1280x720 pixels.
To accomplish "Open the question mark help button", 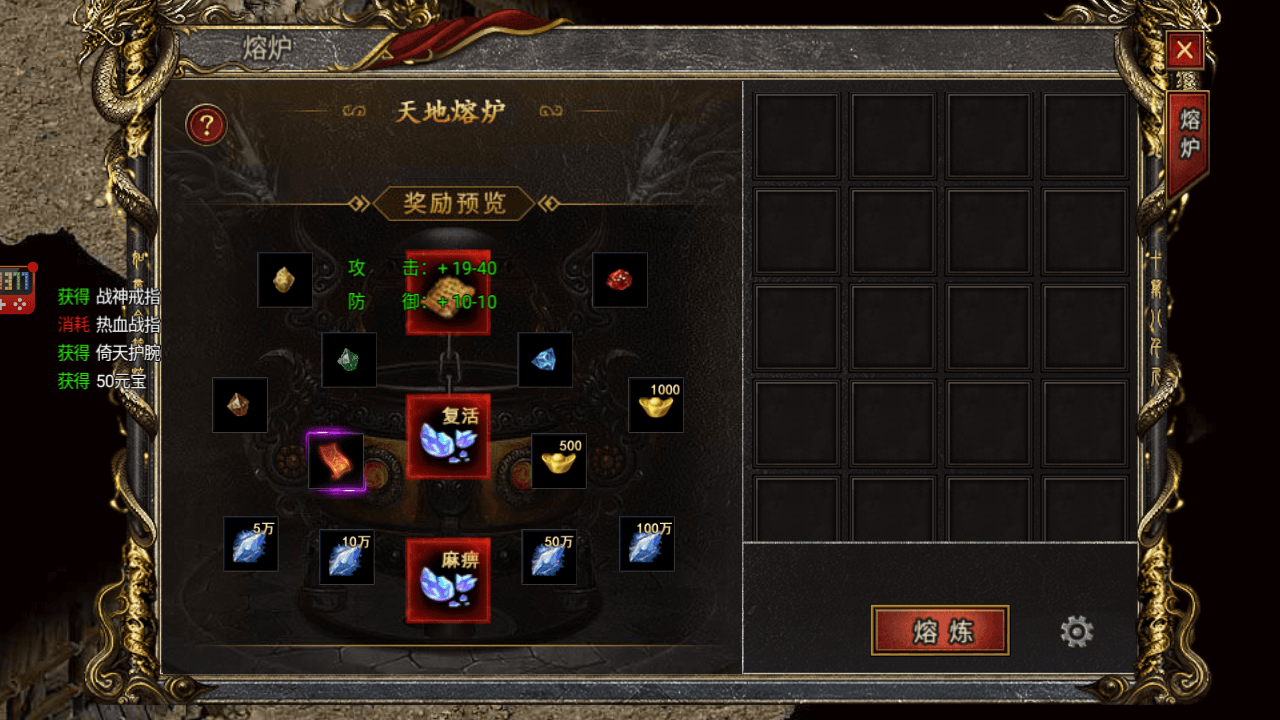I will 207,125.
